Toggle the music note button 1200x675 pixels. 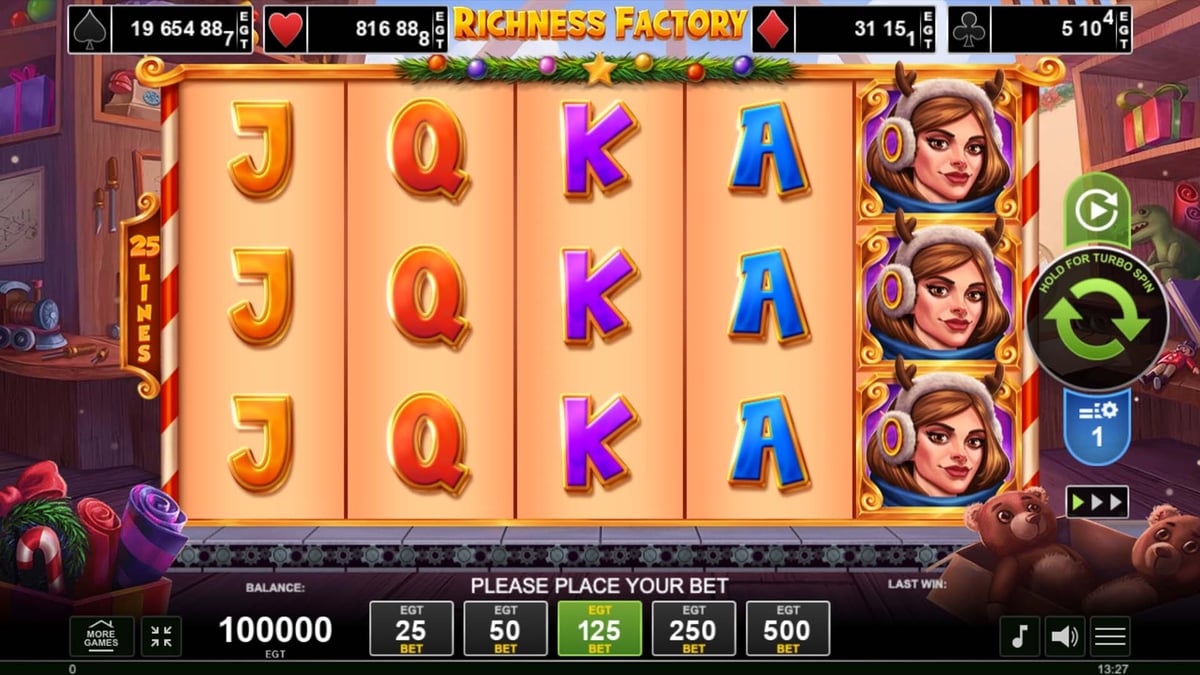(x=1019, y=636)
